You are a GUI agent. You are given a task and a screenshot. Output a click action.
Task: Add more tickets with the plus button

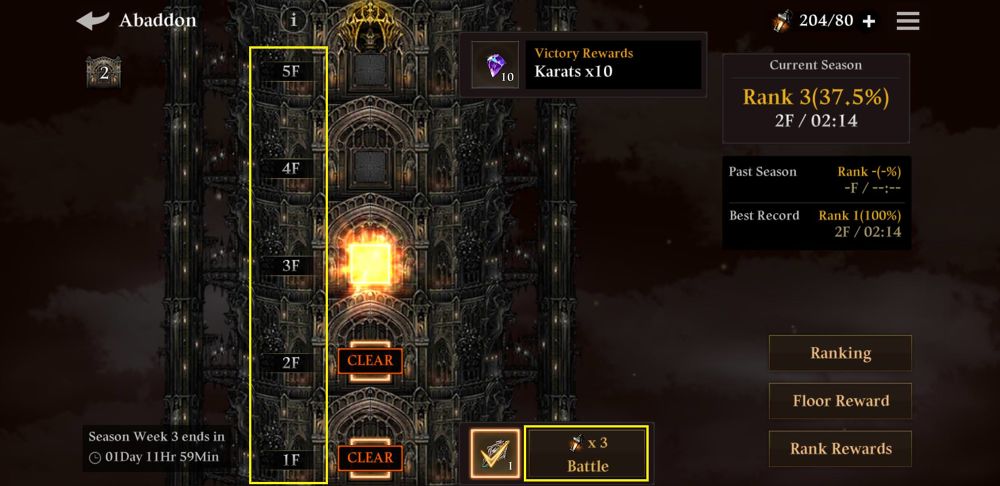(869, 21)
